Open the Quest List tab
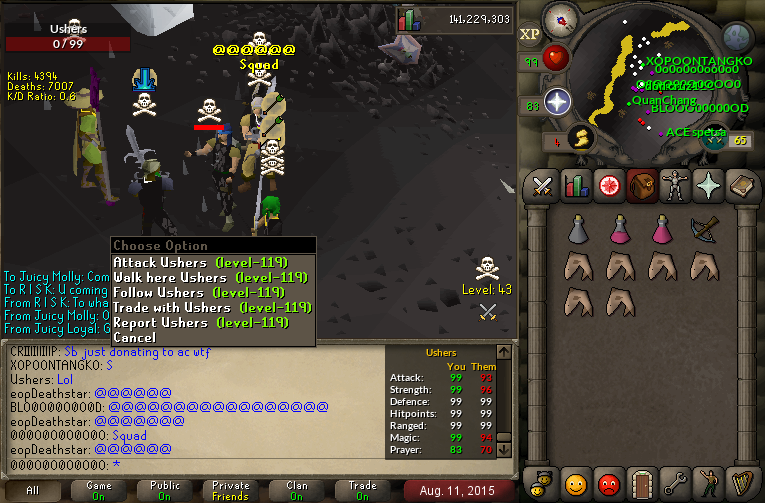 click(x=607, y=186)
